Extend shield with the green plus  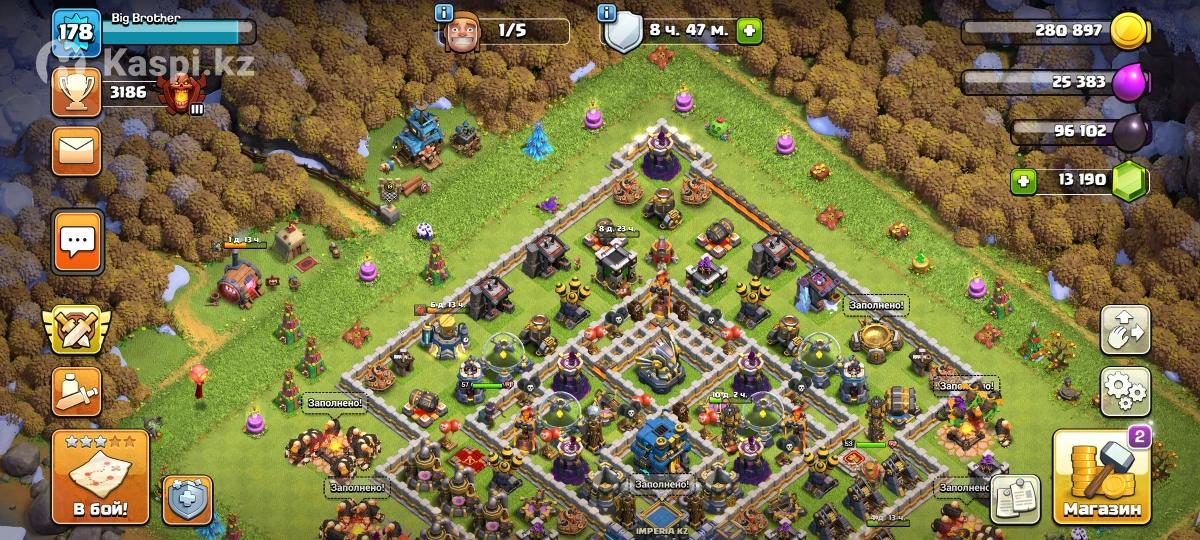click(748, 31)
